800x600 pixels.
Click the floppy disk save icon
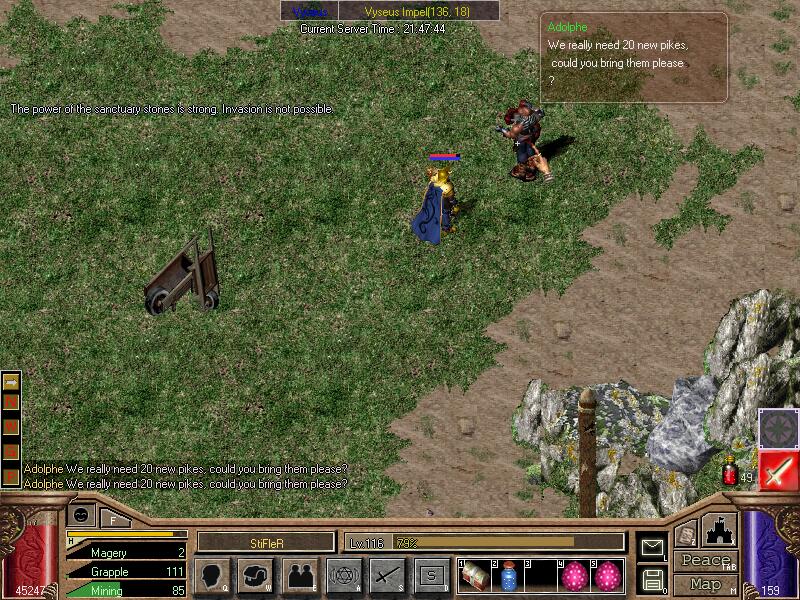(x=651, y=579)
